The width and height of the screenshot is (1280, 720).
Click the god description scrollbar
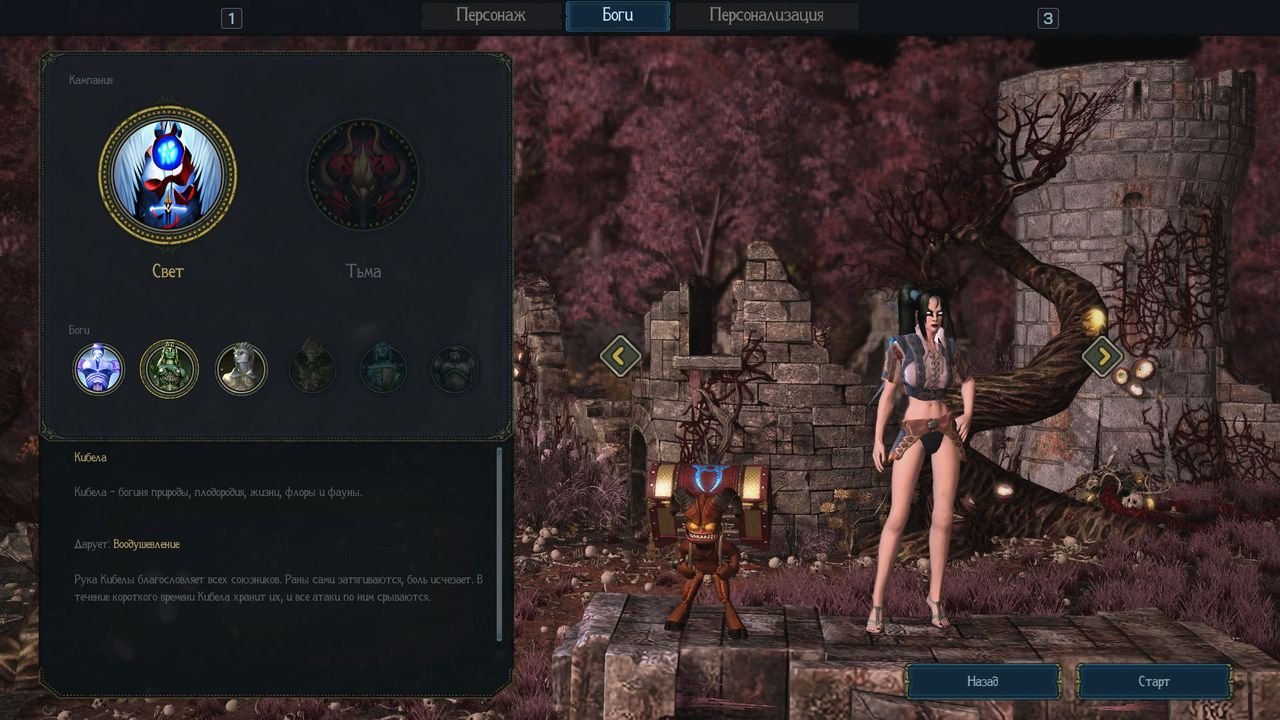[500, 545]
